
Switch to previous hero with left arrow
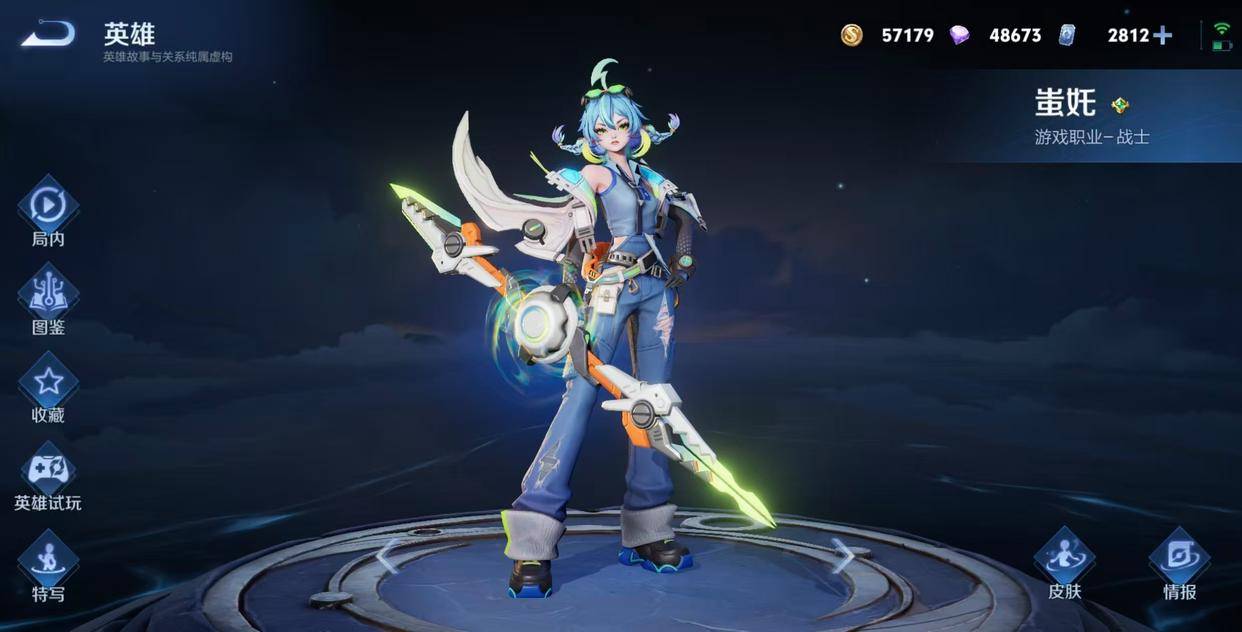pyautogui.click(x=388, y=555)
